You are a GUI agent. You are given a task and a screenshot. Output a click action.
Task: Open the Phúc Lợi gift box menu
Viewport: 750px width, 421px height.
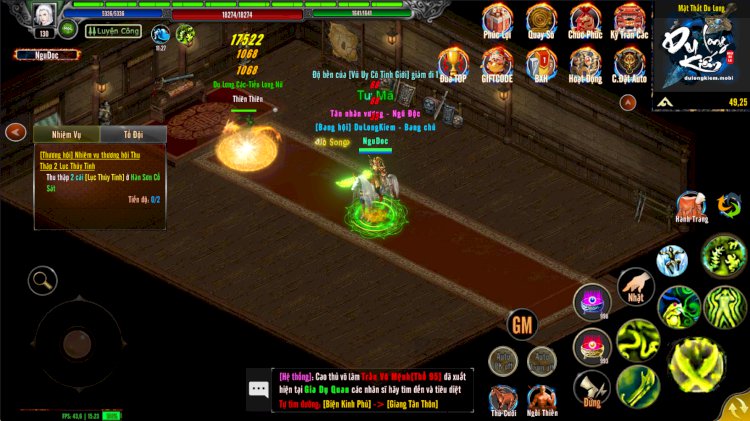point(497,20)
